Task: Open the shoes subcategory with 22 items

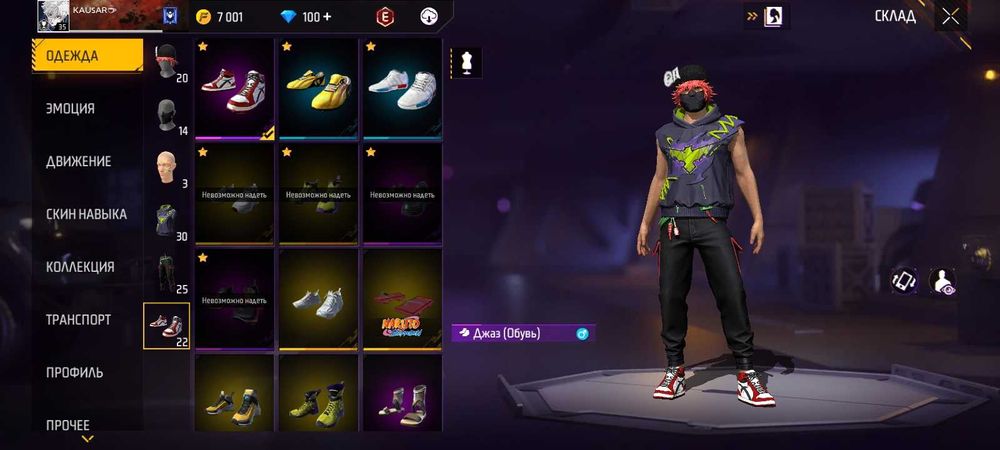Action: 166,326
